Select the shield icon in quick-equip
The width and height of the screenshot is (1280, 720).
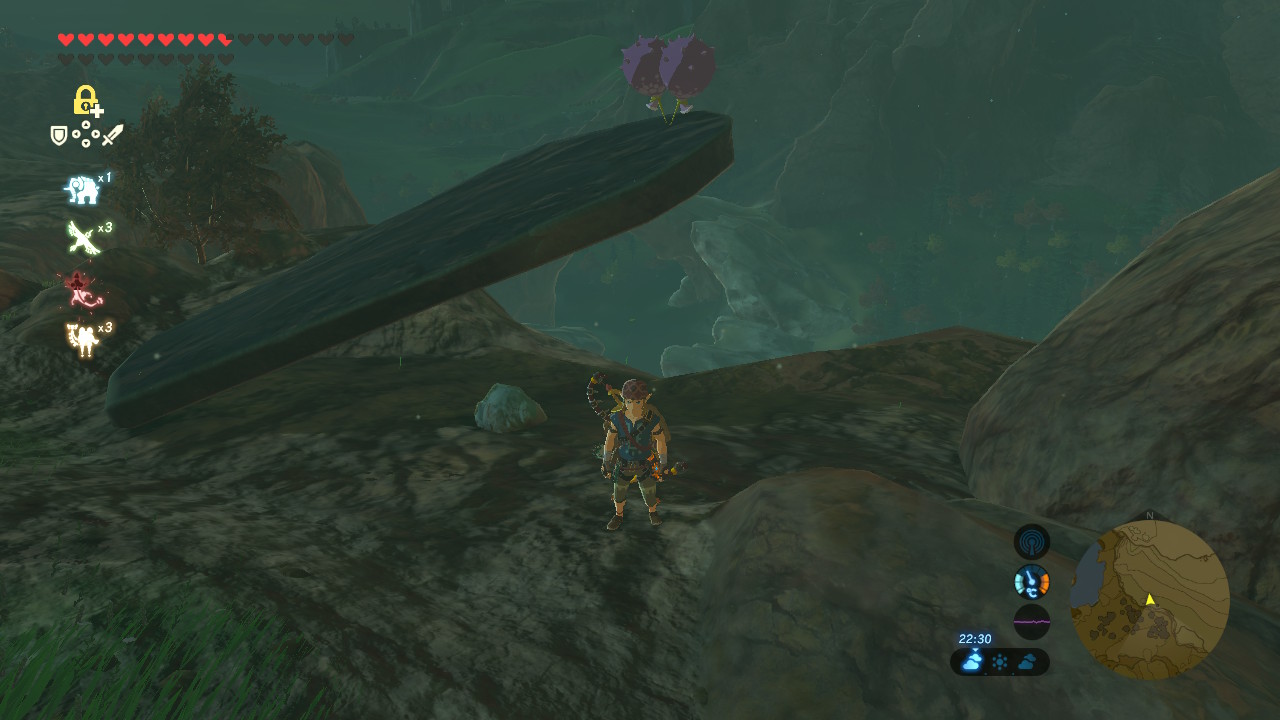(x=59, y=135)
